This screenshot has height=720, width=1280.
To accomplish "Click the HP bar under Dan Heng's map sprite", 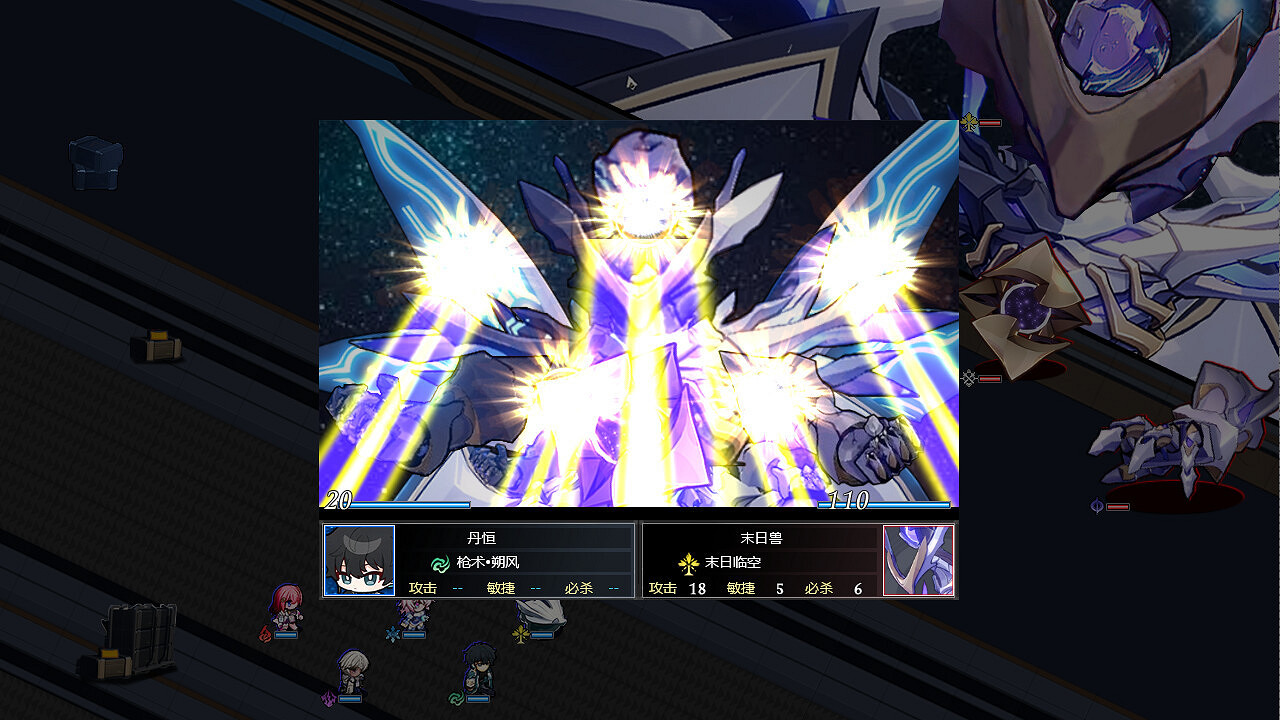I will [x=478, y=698].
